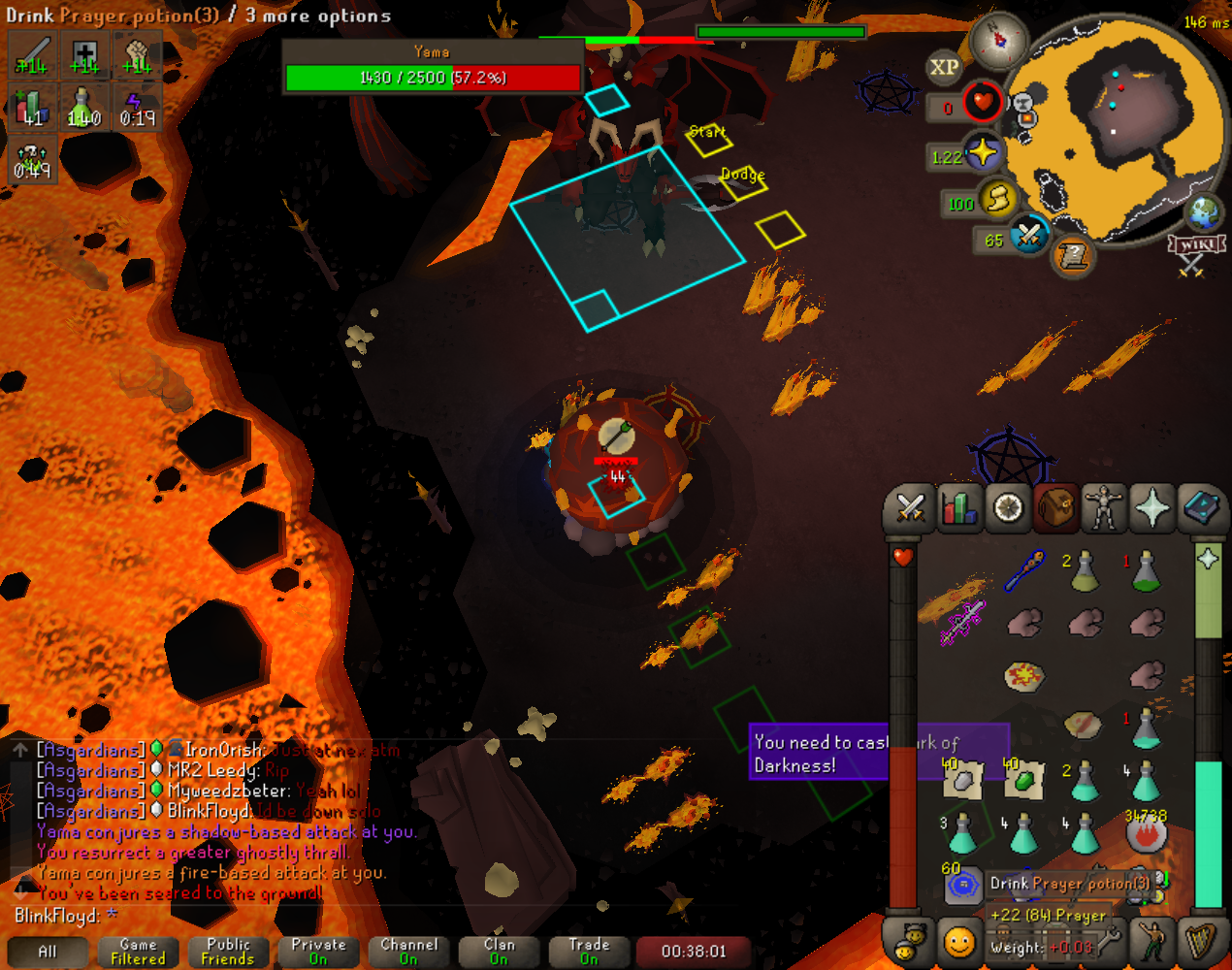1232x970 pixels.
Task: Switch chat to the Clan tab
Action: click(499, 952)
